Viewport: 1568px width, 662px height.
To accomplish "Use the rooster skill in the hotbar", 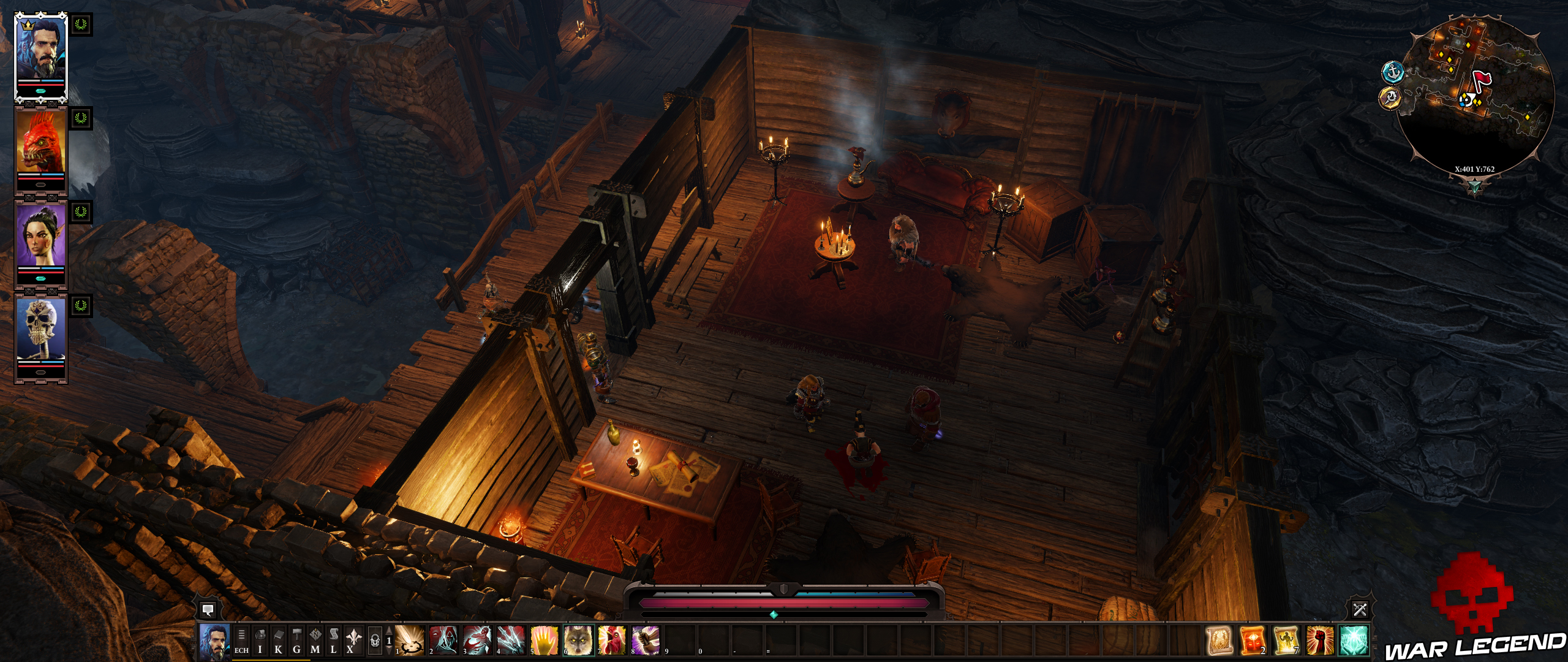I will (612, 641).
